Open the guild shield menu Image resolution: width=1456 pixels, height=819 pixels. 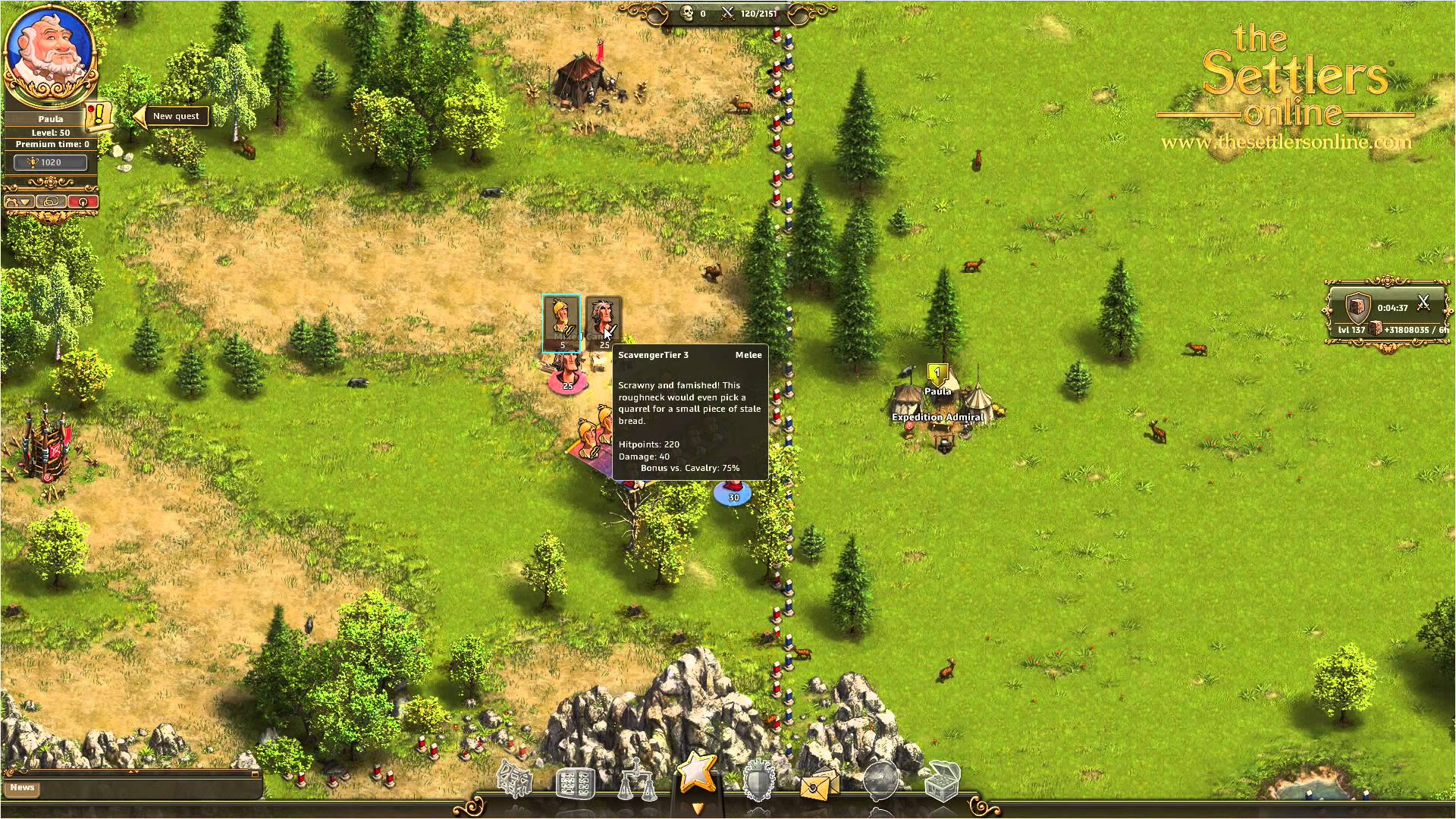[758, 781]
